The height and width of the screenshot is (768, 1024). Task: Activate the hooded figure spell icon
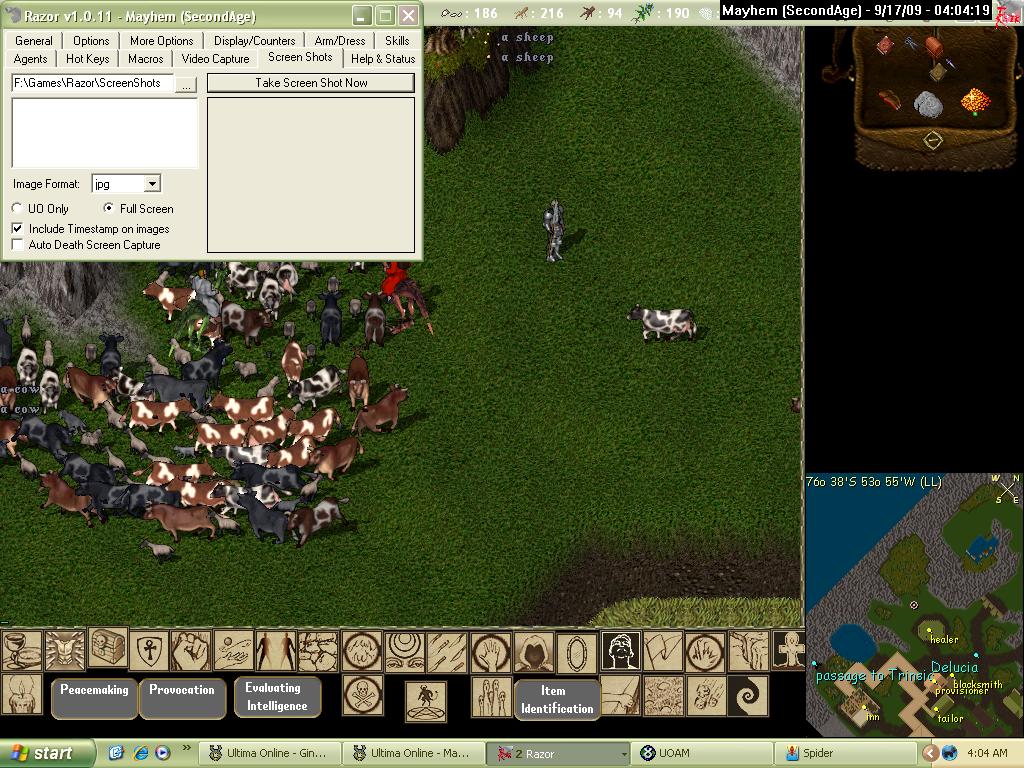pyautogui.click(x=534, y=652)
